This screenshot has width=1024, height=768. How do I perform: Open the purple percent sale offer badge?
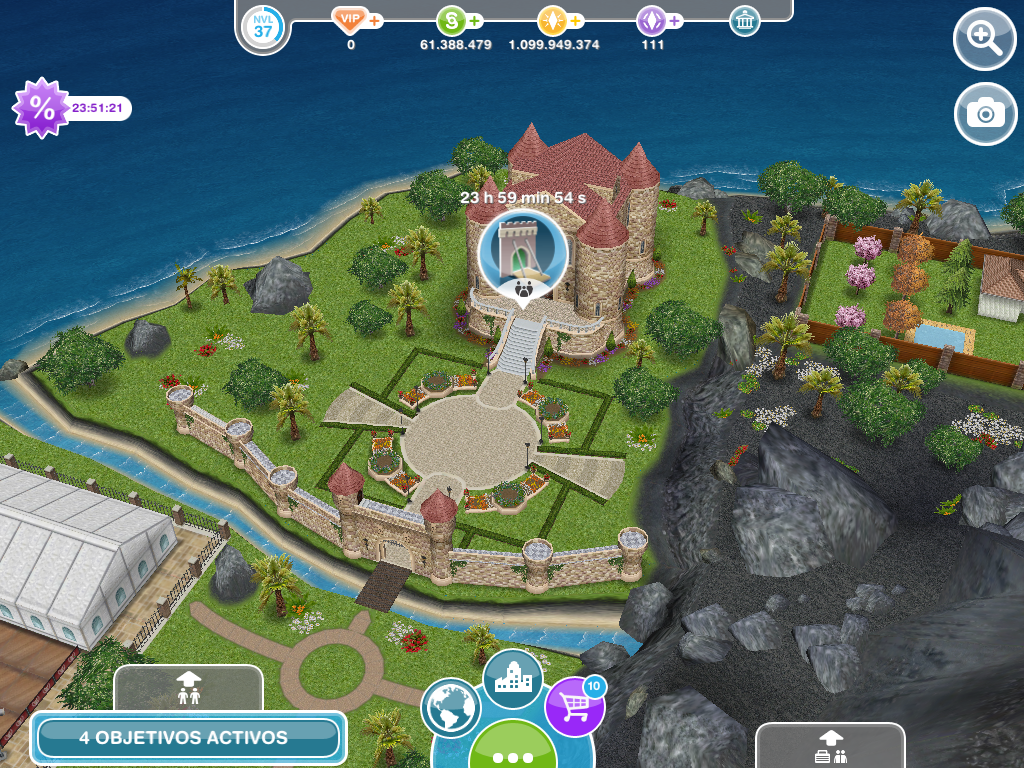pyautogui.click(x=41, y=108)
